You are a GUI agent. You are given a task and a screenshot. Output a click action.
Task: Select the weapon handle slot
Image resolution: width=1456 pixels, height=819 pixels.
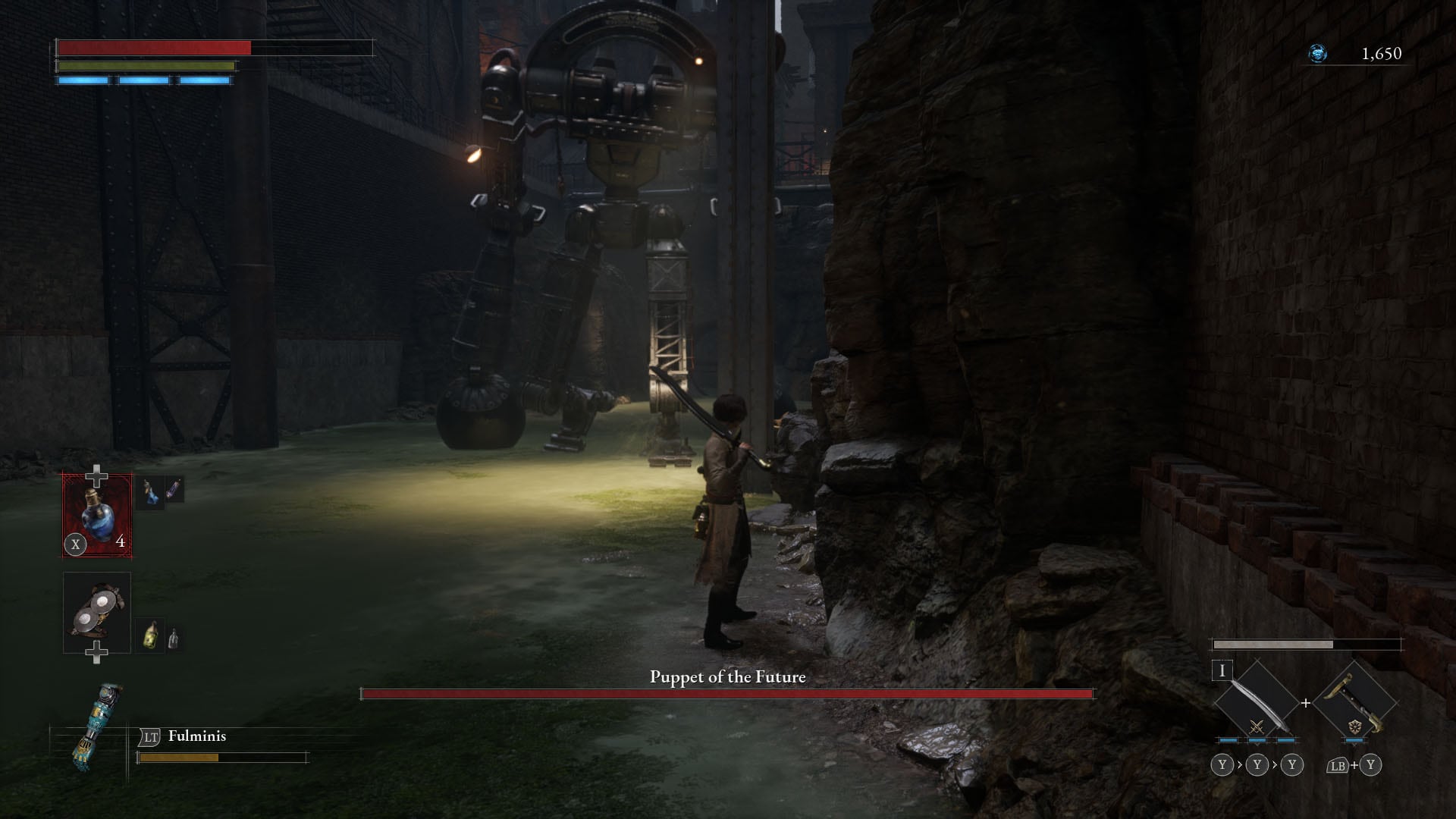point(1354,703)
